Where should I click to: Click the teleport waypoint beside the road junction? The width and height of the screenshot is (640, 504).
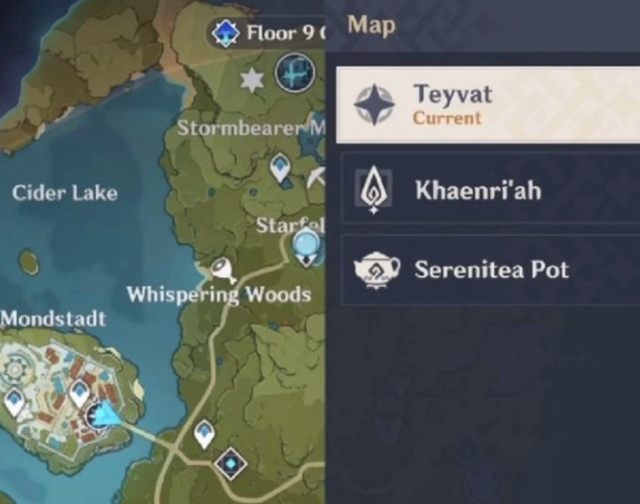205,433
